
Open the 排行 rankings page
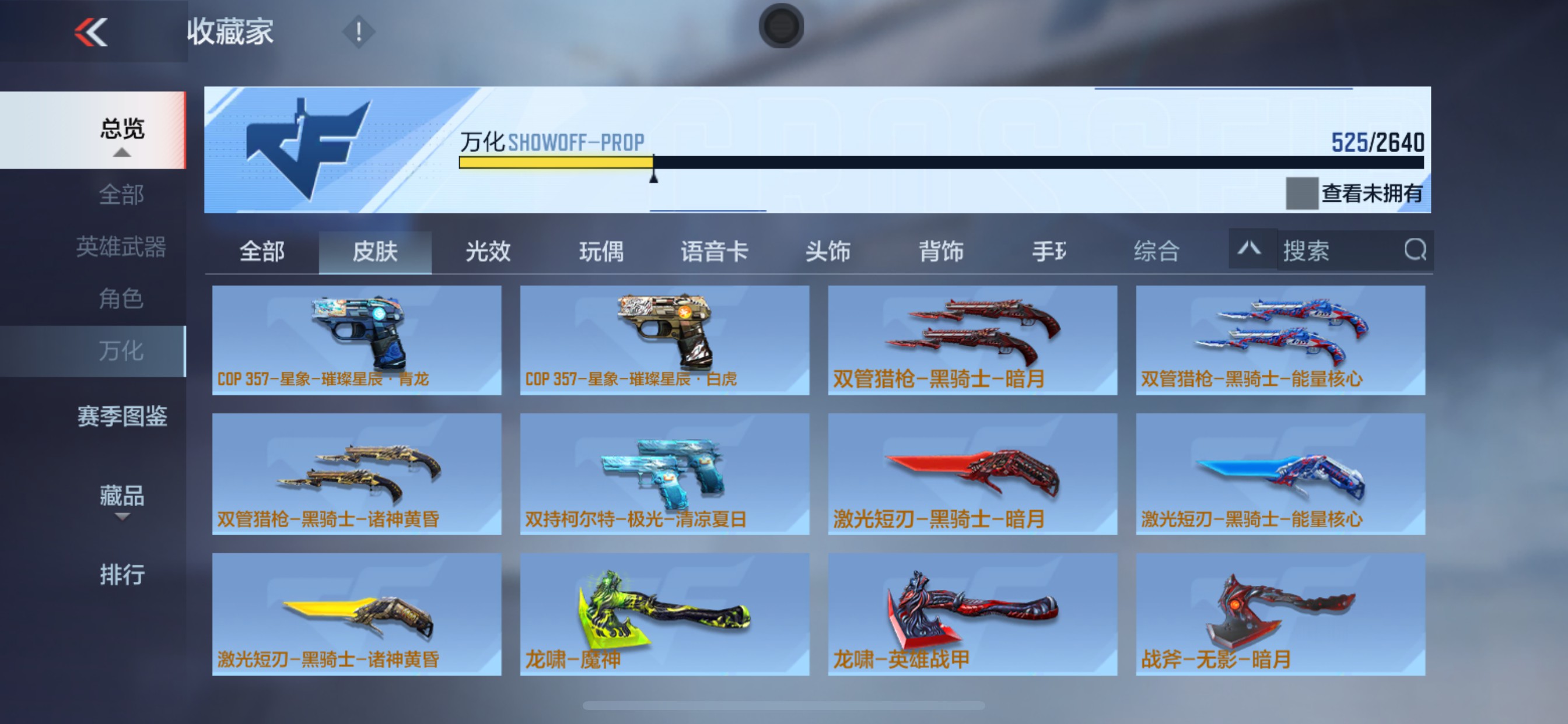(x=122, y=574)
